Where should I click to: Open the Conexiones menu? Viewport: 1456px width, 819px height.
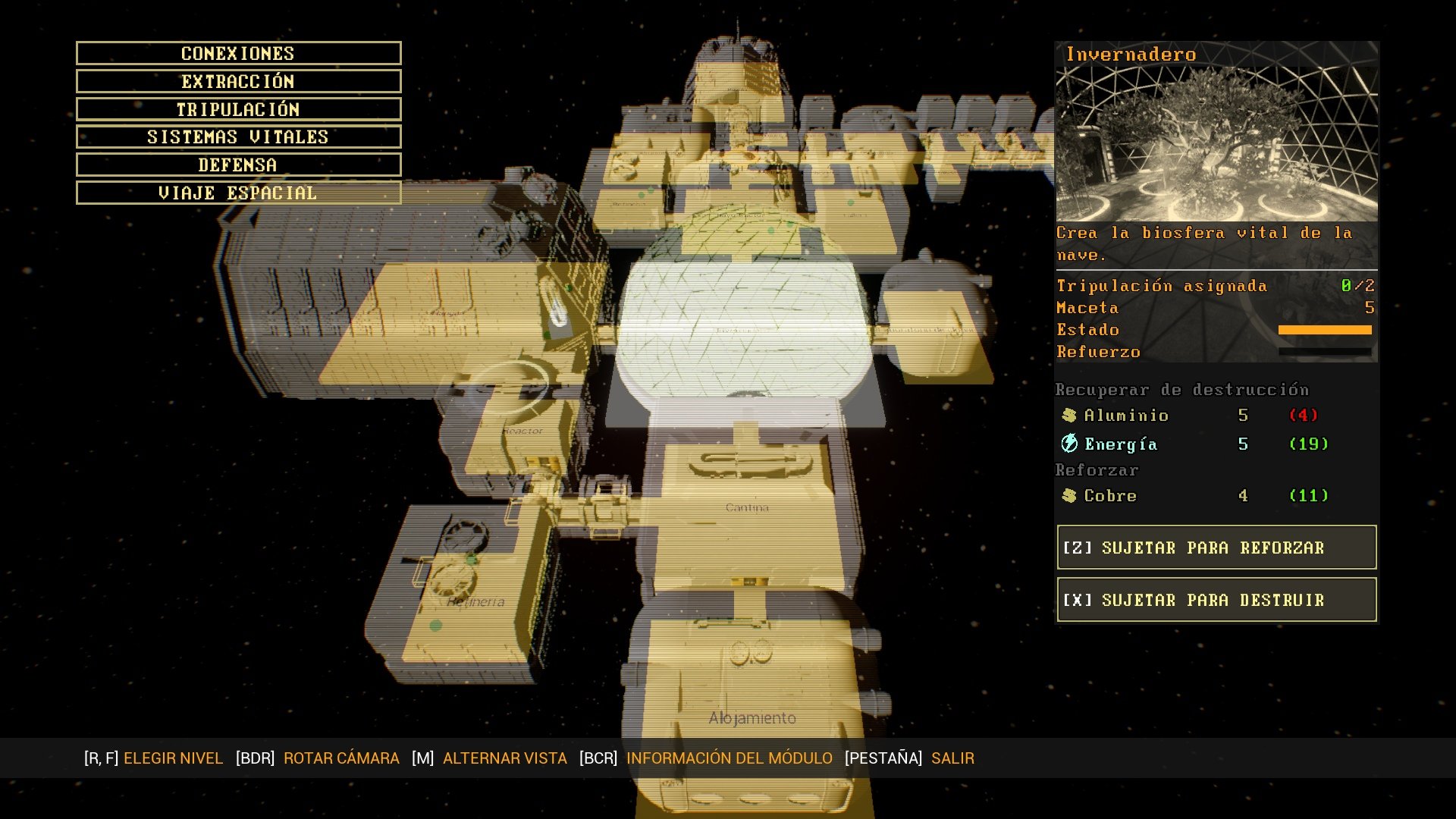(x=237, y=53)
